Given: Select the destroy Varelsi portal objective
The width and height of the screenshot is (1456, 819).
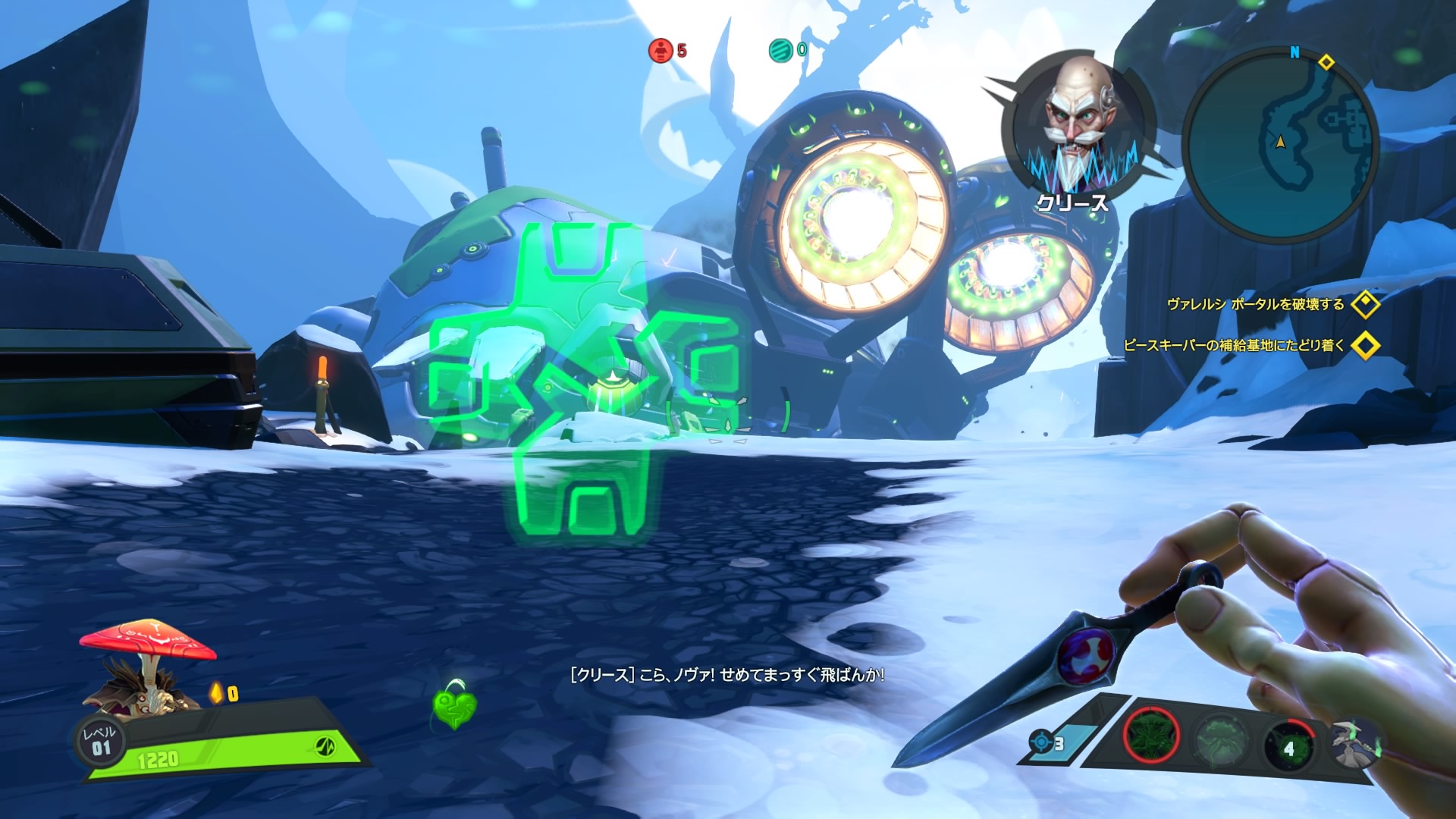Looking at the screenshot, I should 1256,305.
